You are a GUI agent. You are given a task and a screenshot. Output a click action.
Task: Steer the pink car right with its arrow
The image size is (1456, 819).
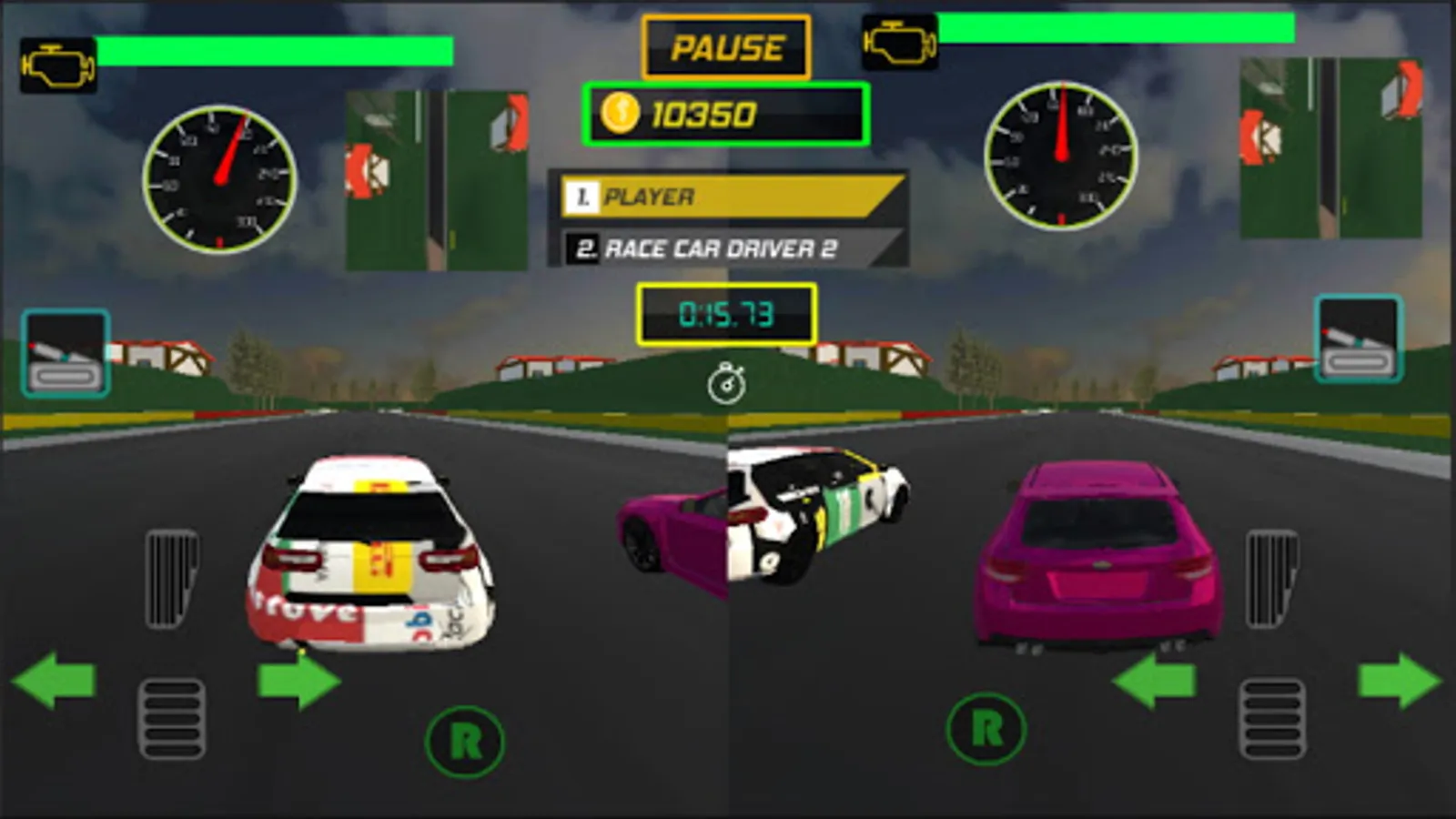[x=1399, y=681]
